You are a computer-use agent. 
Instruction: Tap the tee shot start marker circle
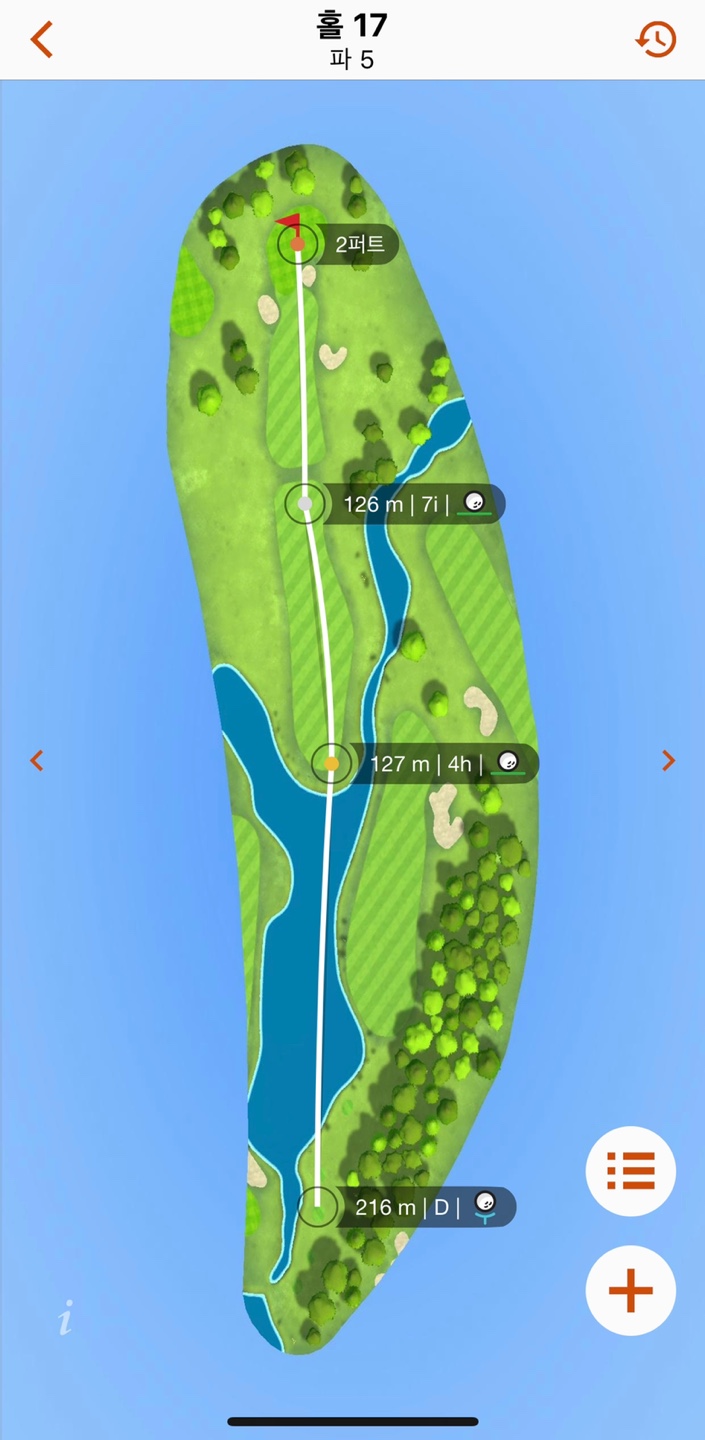click(x=318, y=1205)
